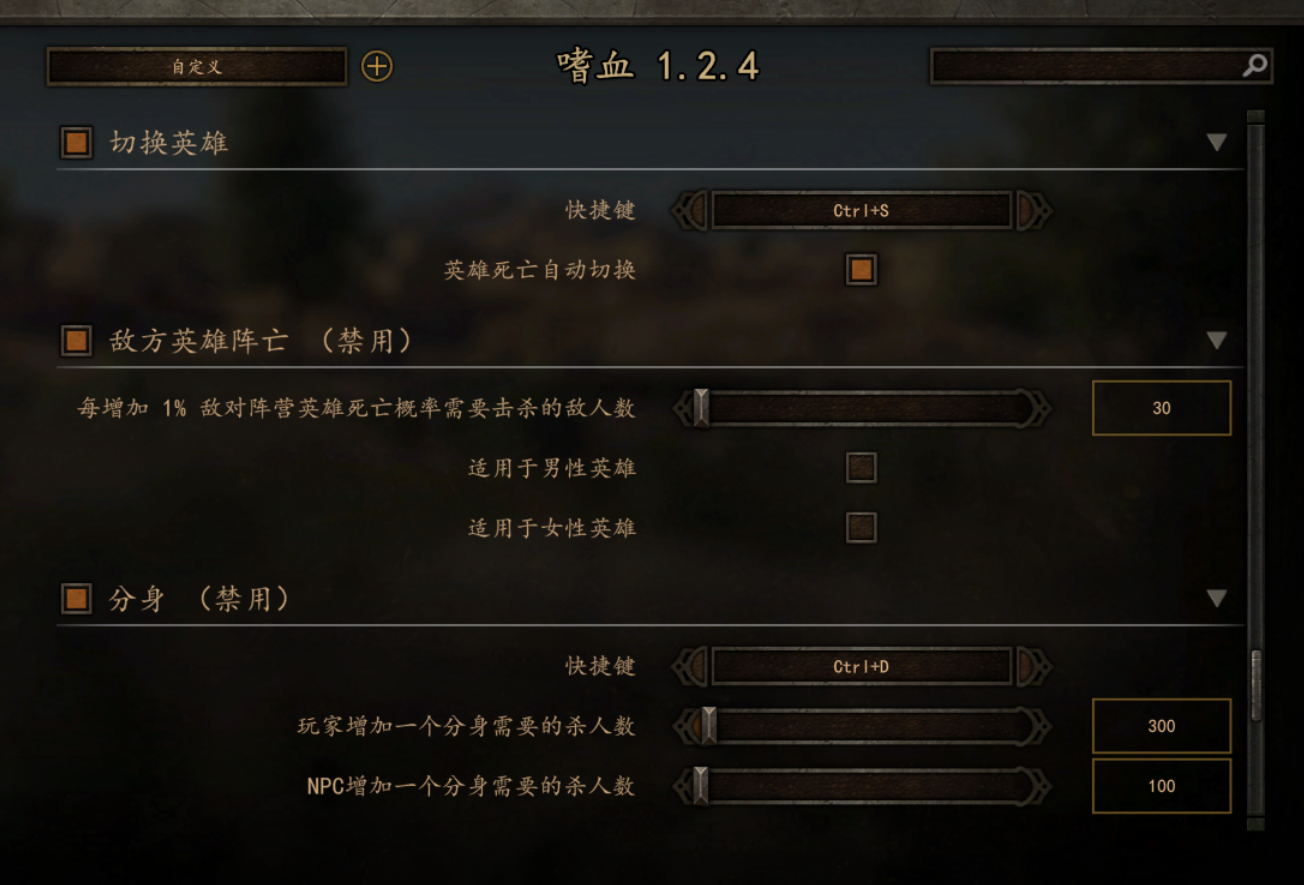Viewport: 1304px width, 885px height.
Task: Click the value field showing 300
Action: pyautogui.click(x=1161, y=726)
